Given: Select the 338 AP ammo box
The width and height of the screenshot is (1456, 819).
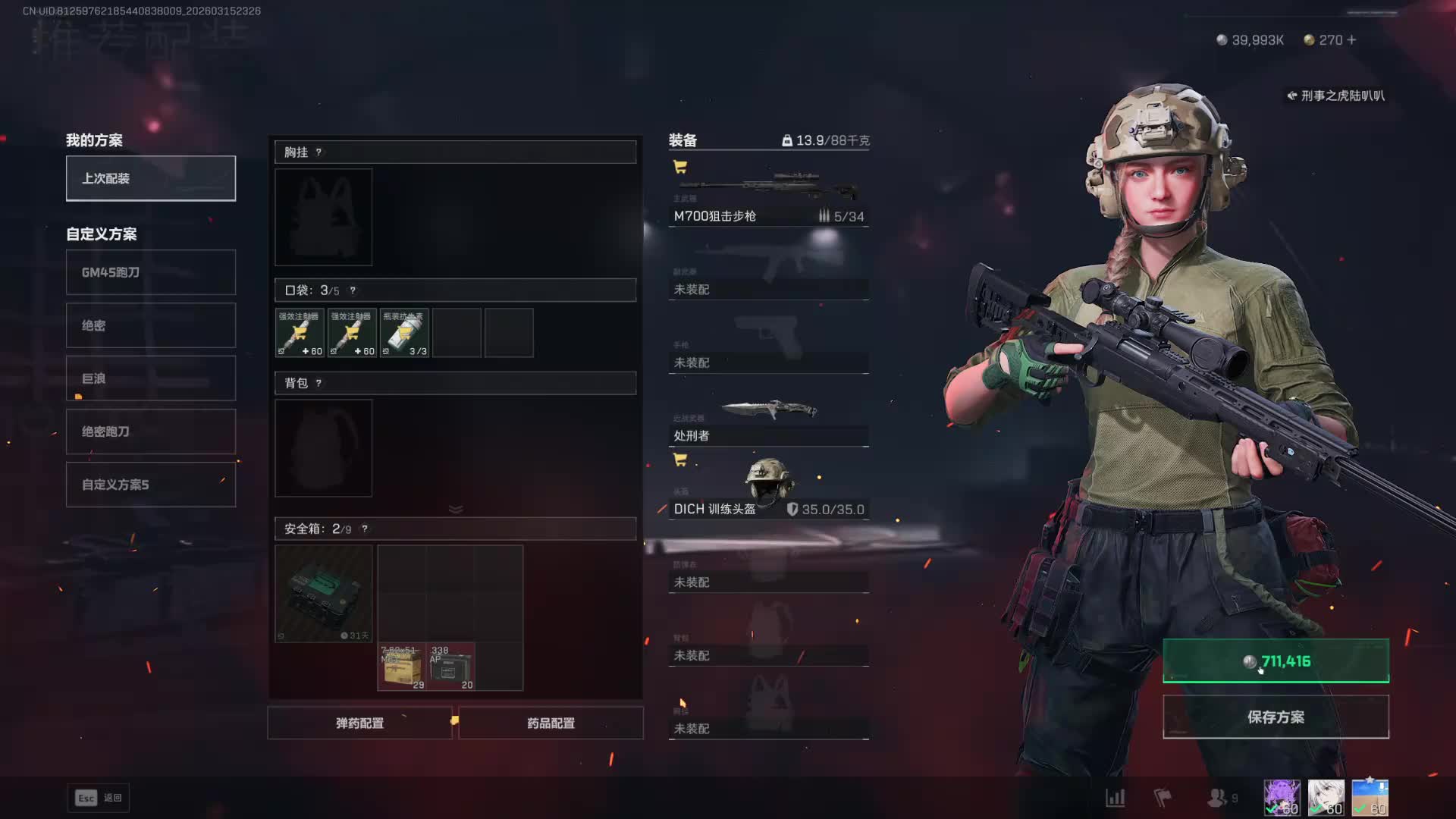Looking at the screenshot, I should (x=452, y=667).
